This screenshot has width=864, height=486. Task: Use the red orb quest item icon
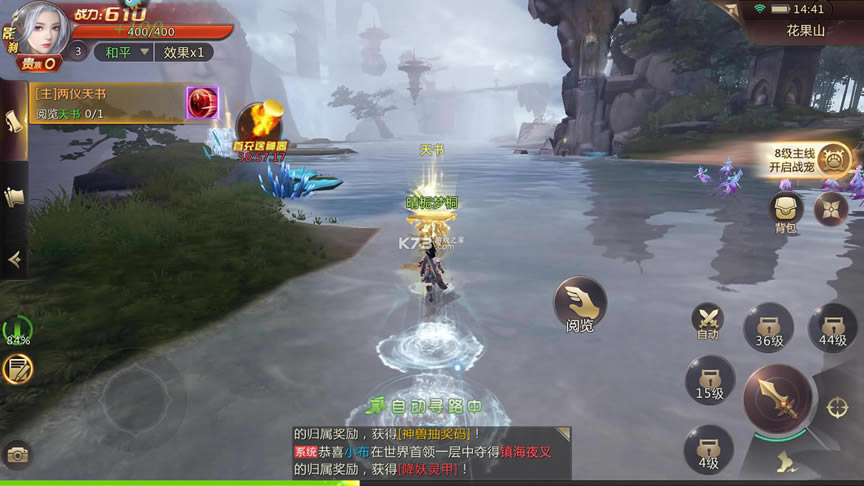coord(202,103)
